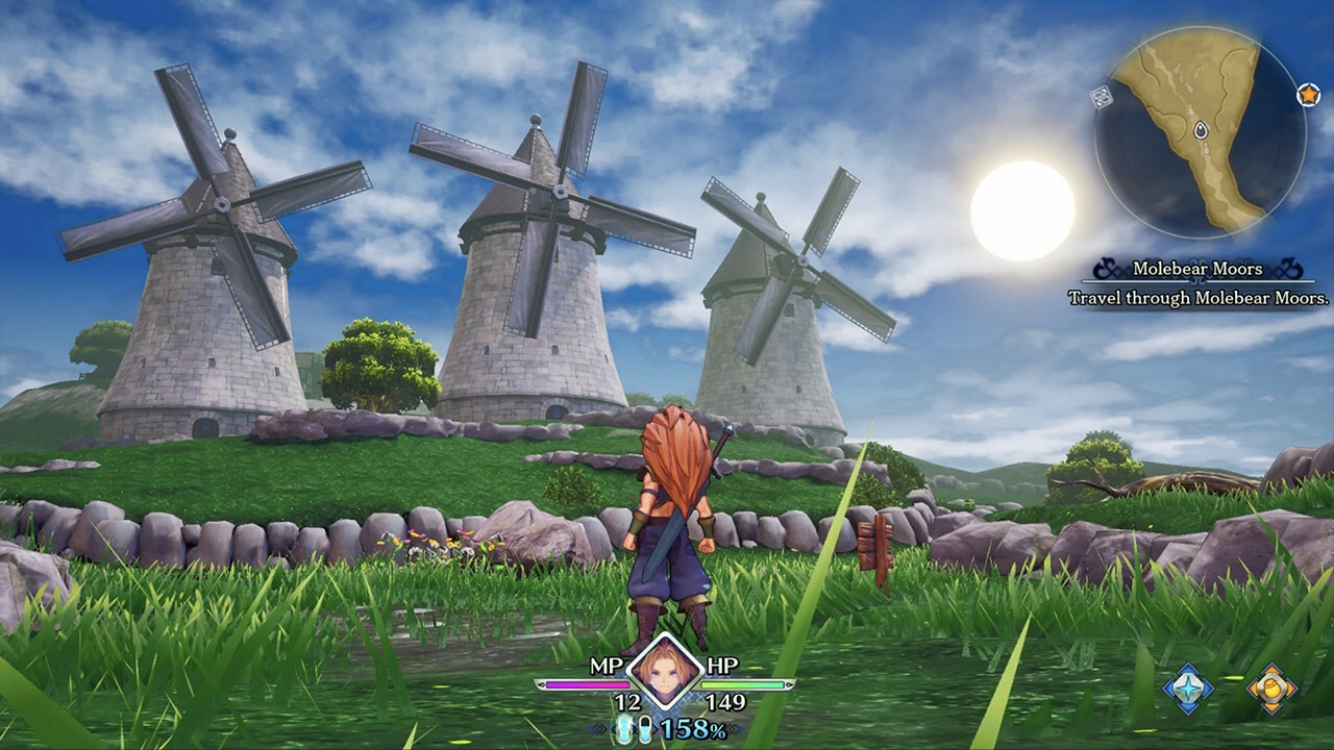This screenshot has width=1334, height=750.
Task: Select the character portrait between MP and HP
Action: pos(665,671)
